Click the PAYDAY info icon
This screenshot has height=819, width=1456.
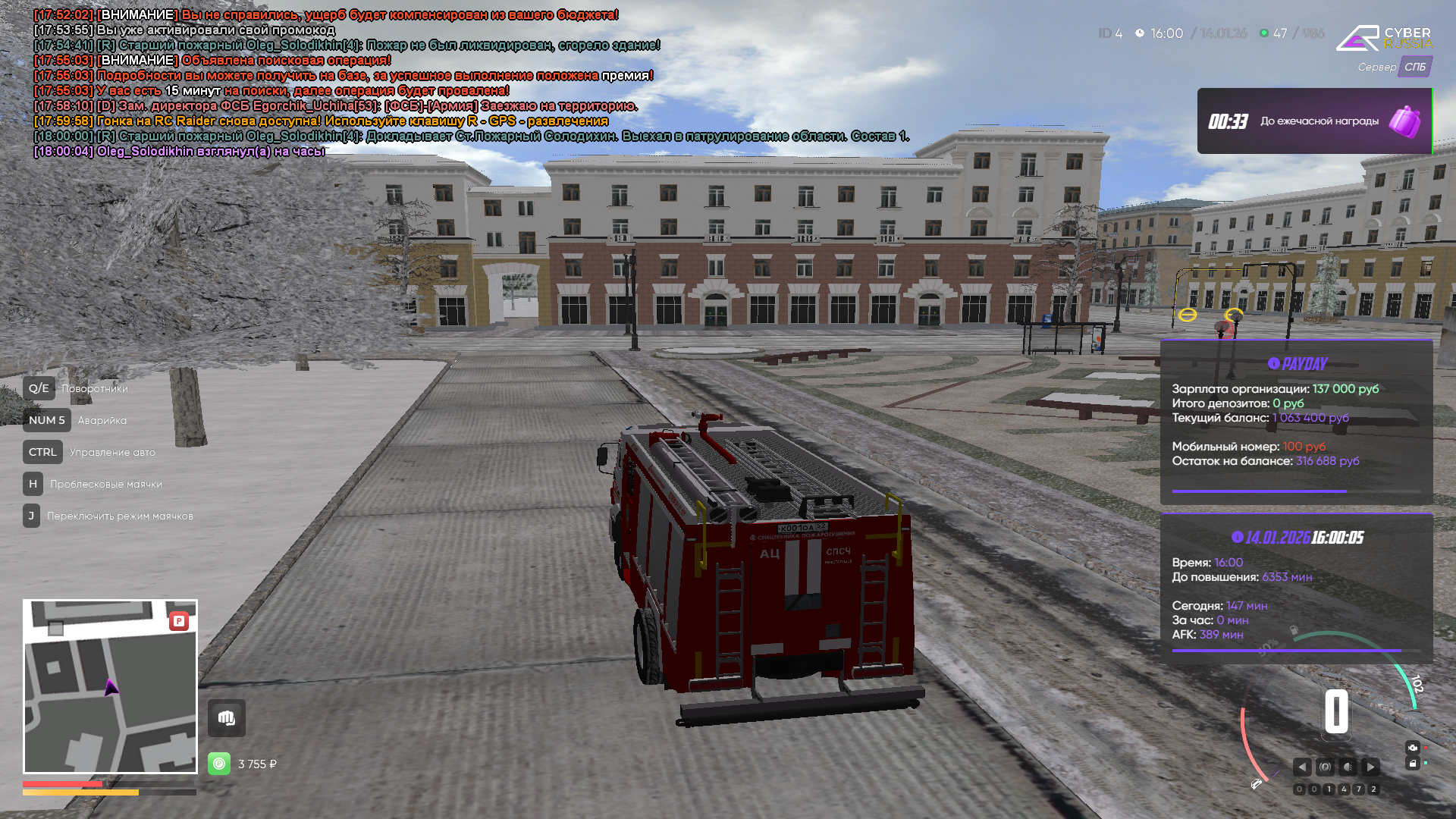1274,363
